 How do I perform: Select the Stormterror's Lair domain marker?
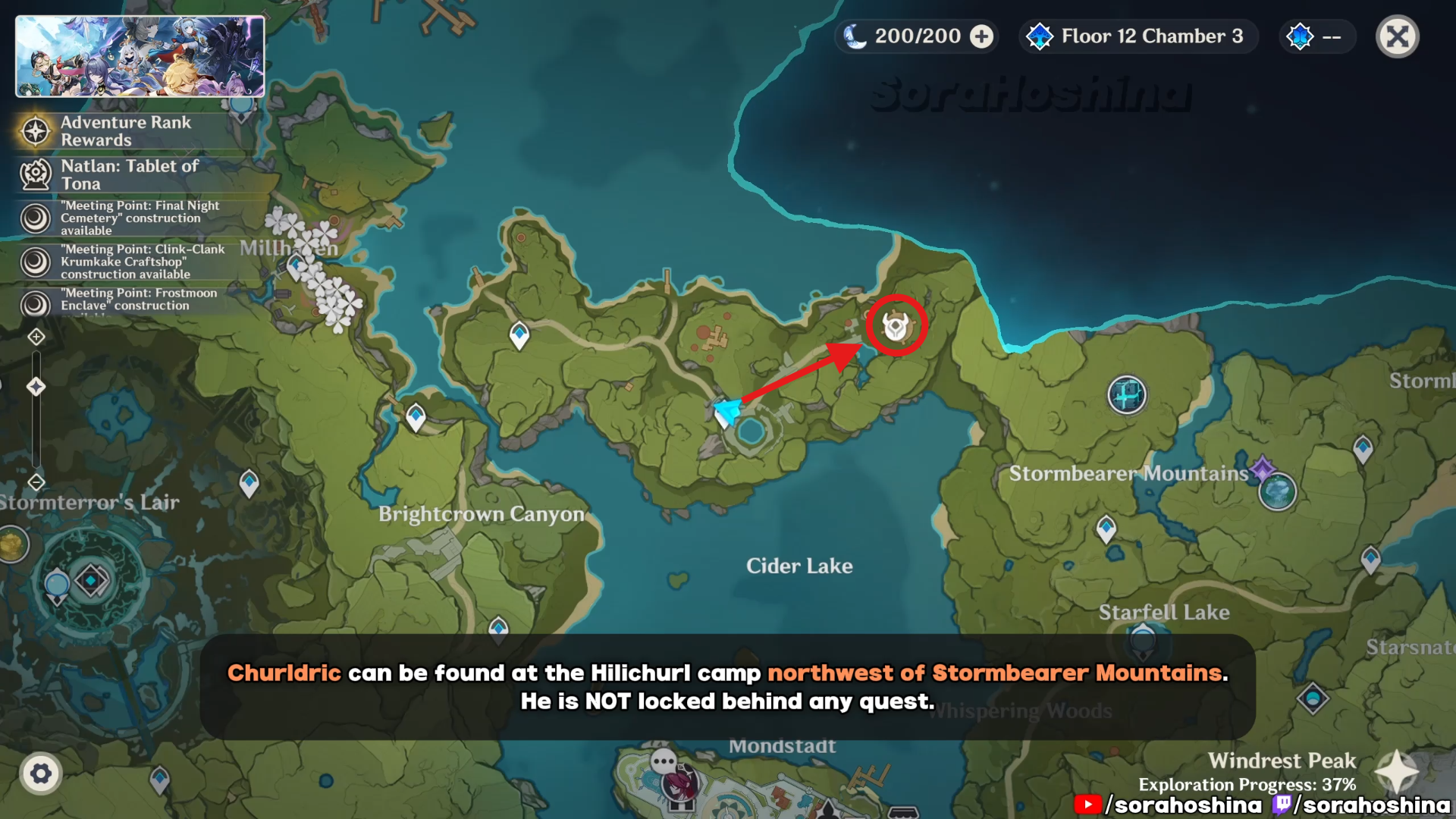91,581
